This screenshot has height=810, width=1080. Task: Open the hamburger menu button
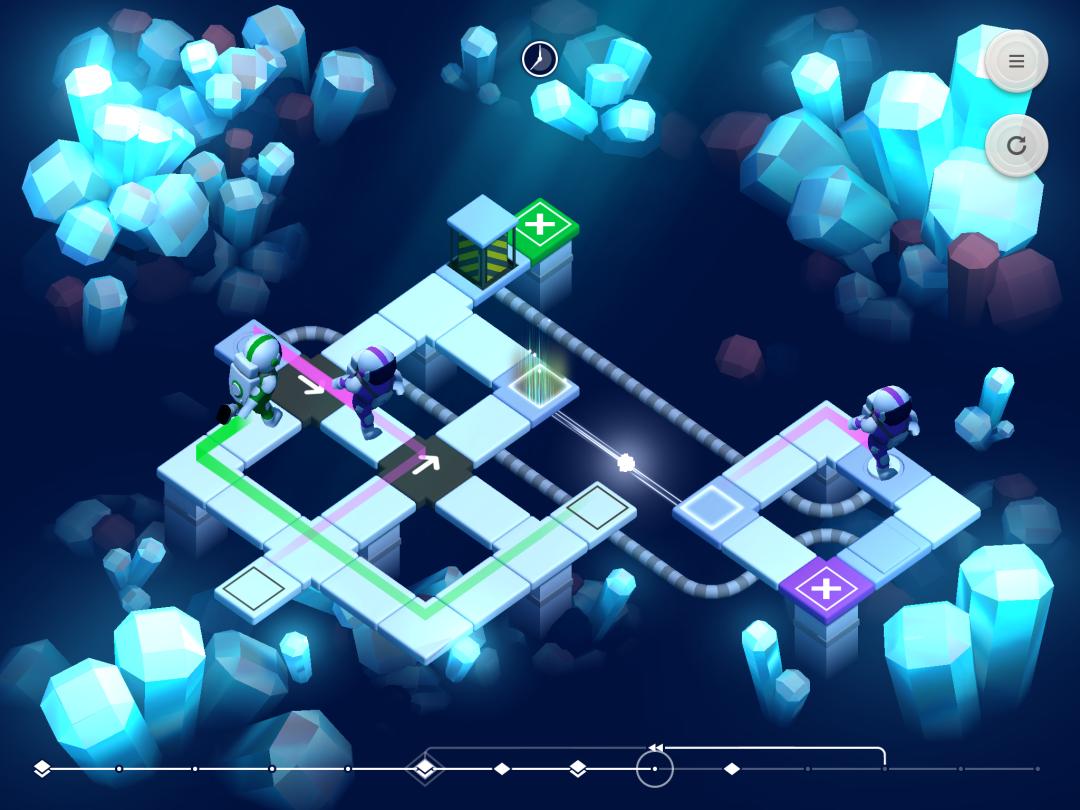click(1016, 62)
